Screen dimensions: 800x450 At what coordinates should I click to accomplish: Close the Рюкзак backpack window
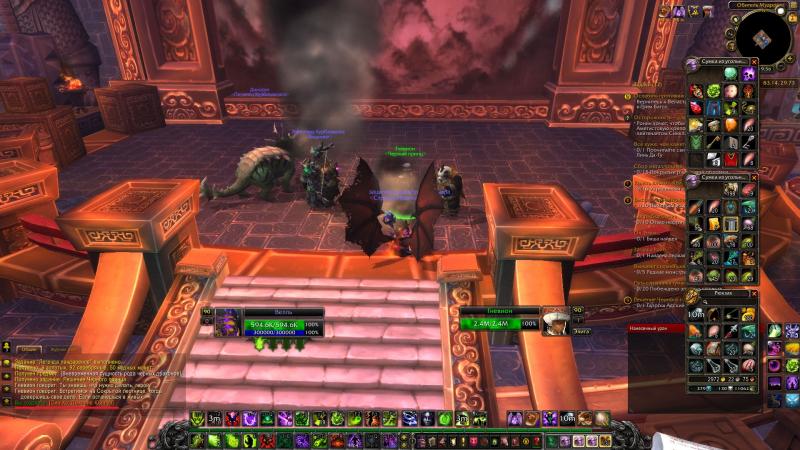point(755,294)
